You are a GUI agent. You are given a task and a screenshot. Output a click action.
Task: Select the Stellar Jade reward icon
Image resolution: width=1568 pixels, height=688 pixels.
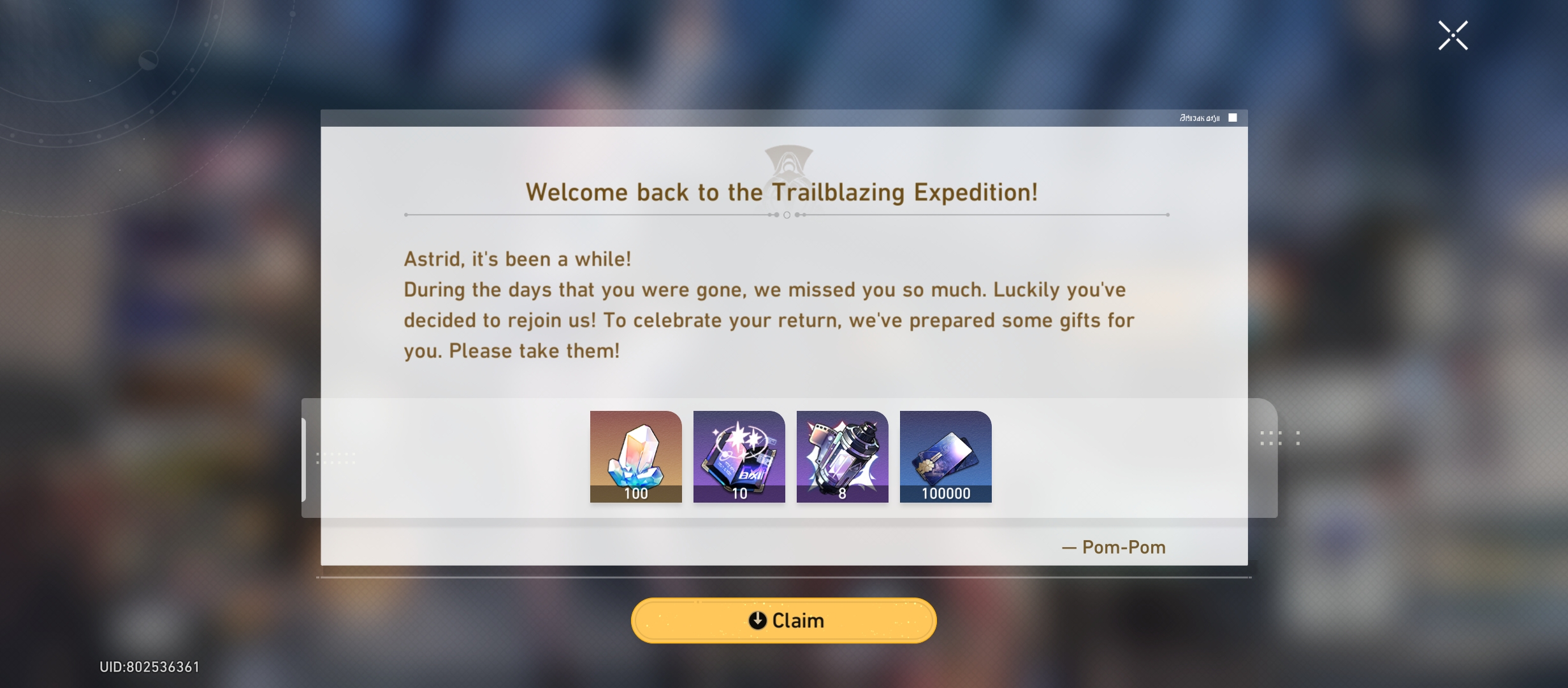click(x=635, y=455)
